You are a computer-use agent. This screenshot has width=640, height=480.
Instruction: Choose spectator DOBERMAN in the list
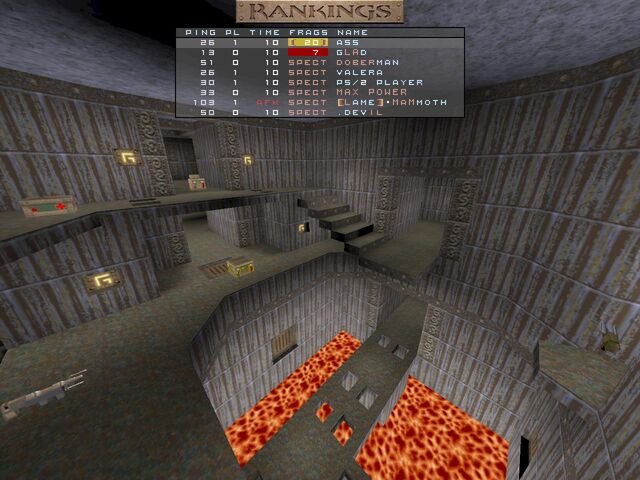click(x=320, y=62)
